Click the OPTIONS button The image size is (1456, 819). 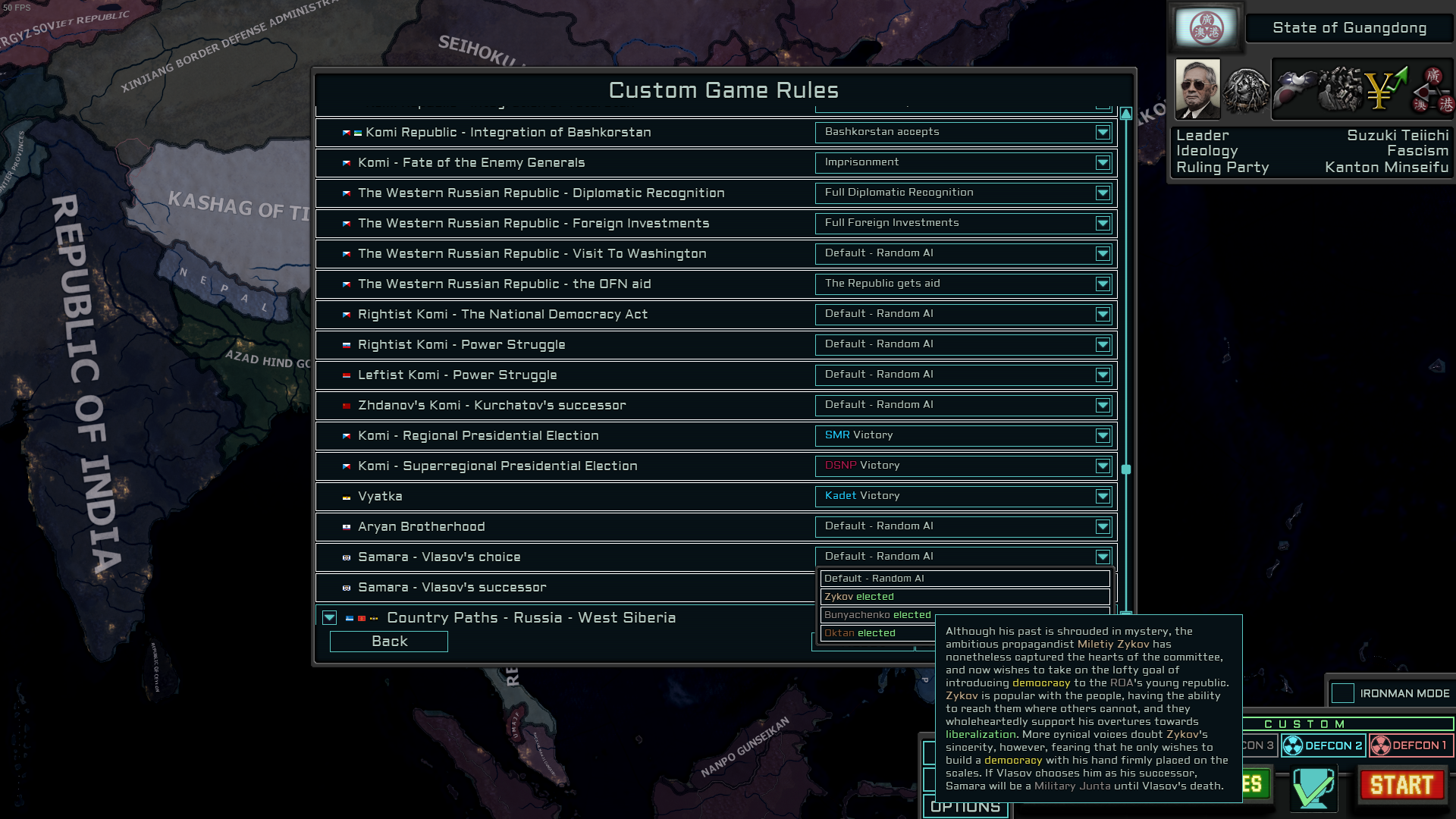[x=965, y=806]
